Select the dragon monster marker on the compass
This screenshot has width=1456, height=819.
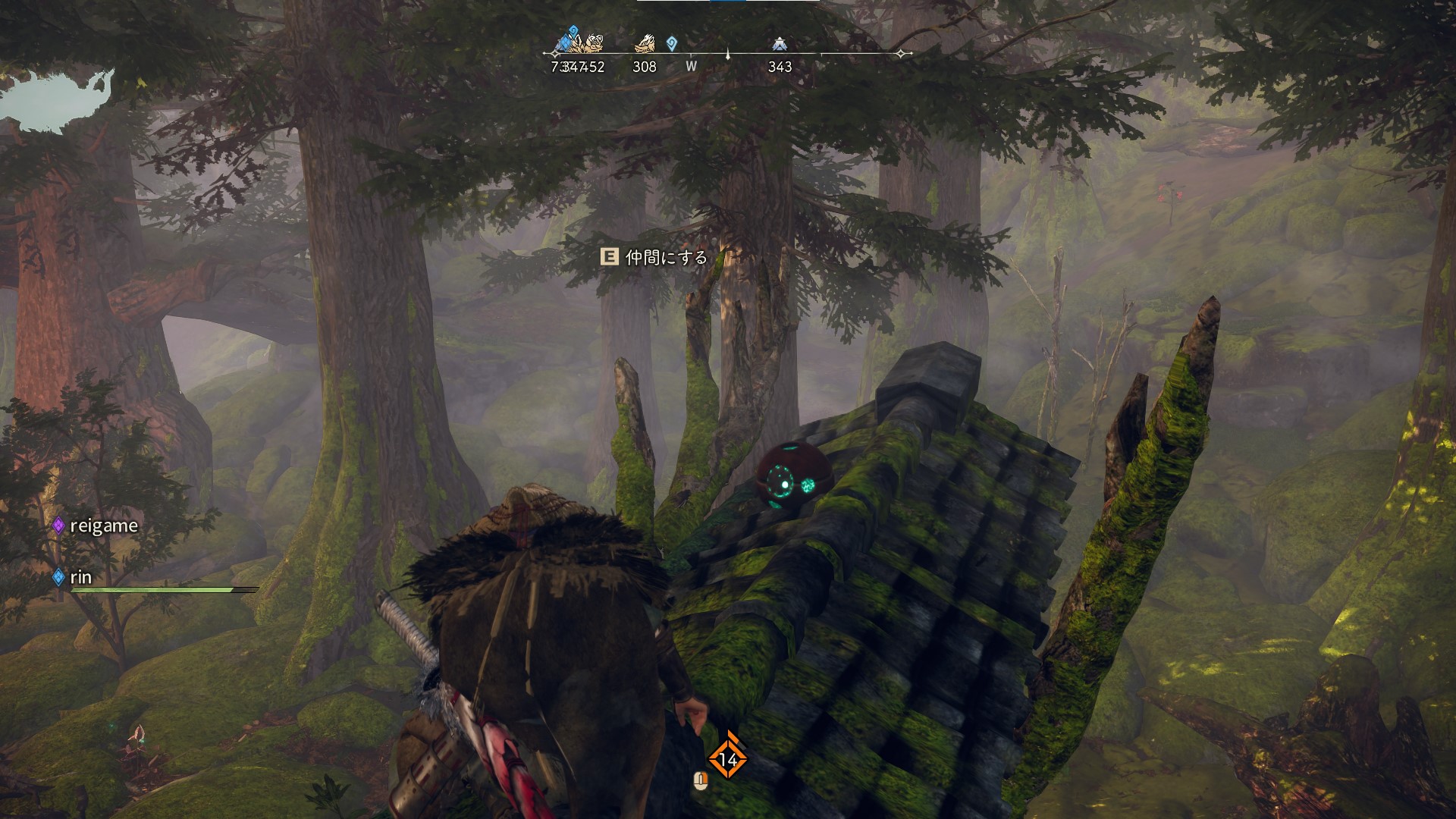tap(645, 42)
